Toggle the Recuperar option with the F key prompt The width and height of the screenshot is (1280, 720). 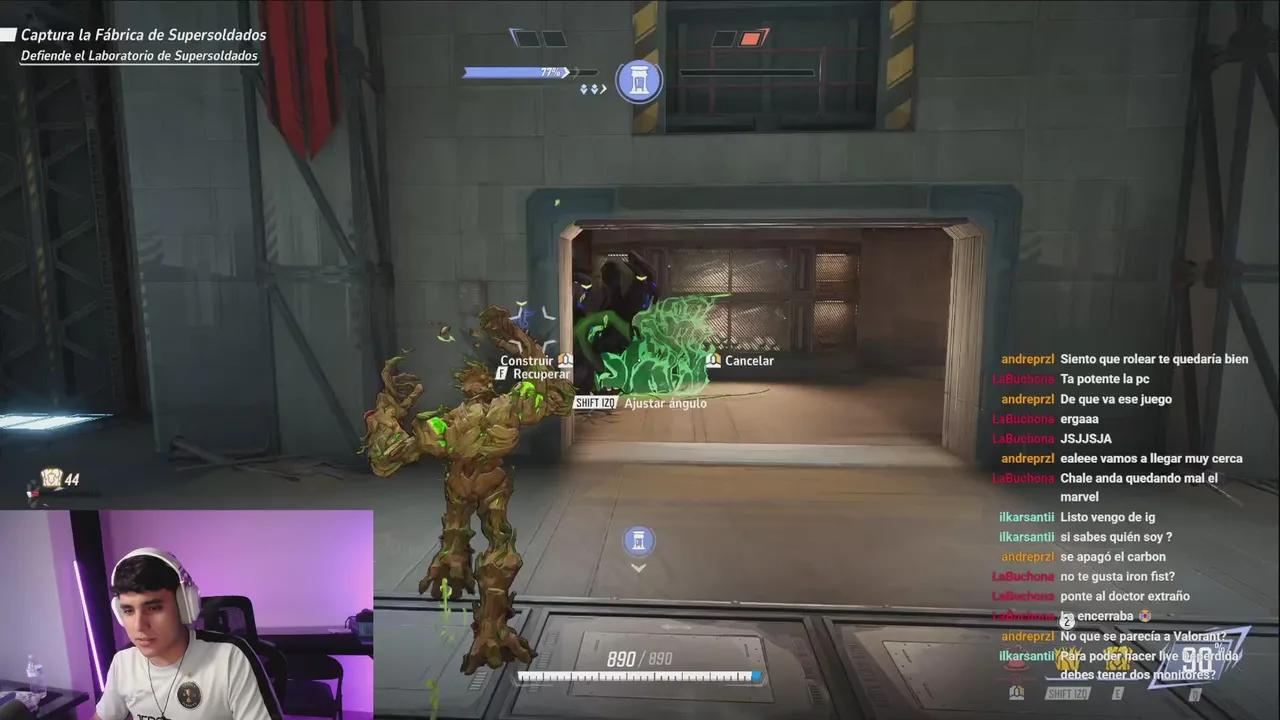tap(530, 373)
